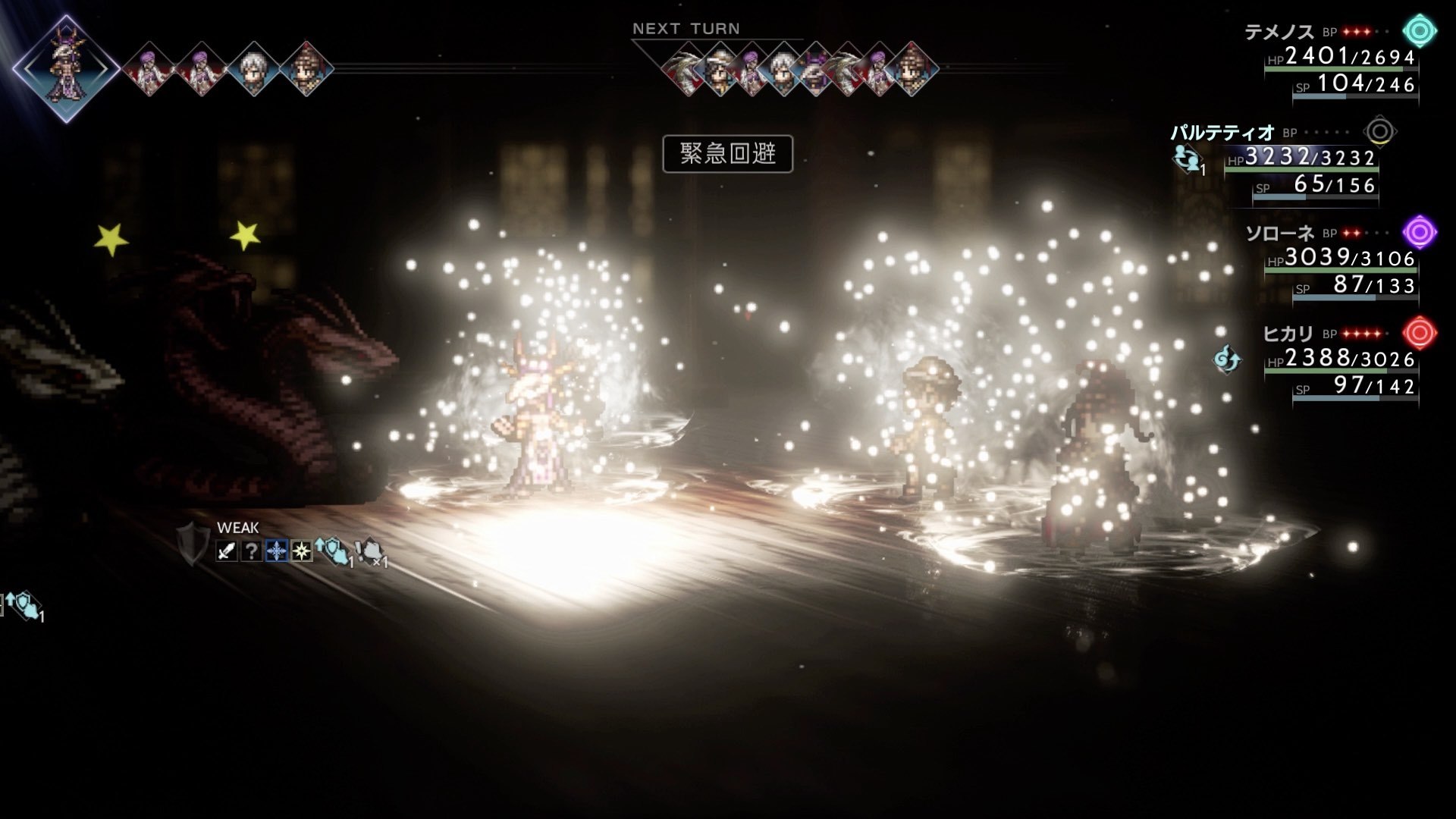Image resolution: width=1456 pixels, height=819 pixels.
Task: Select ソローネ in the party list
Action: point(1279,234)
